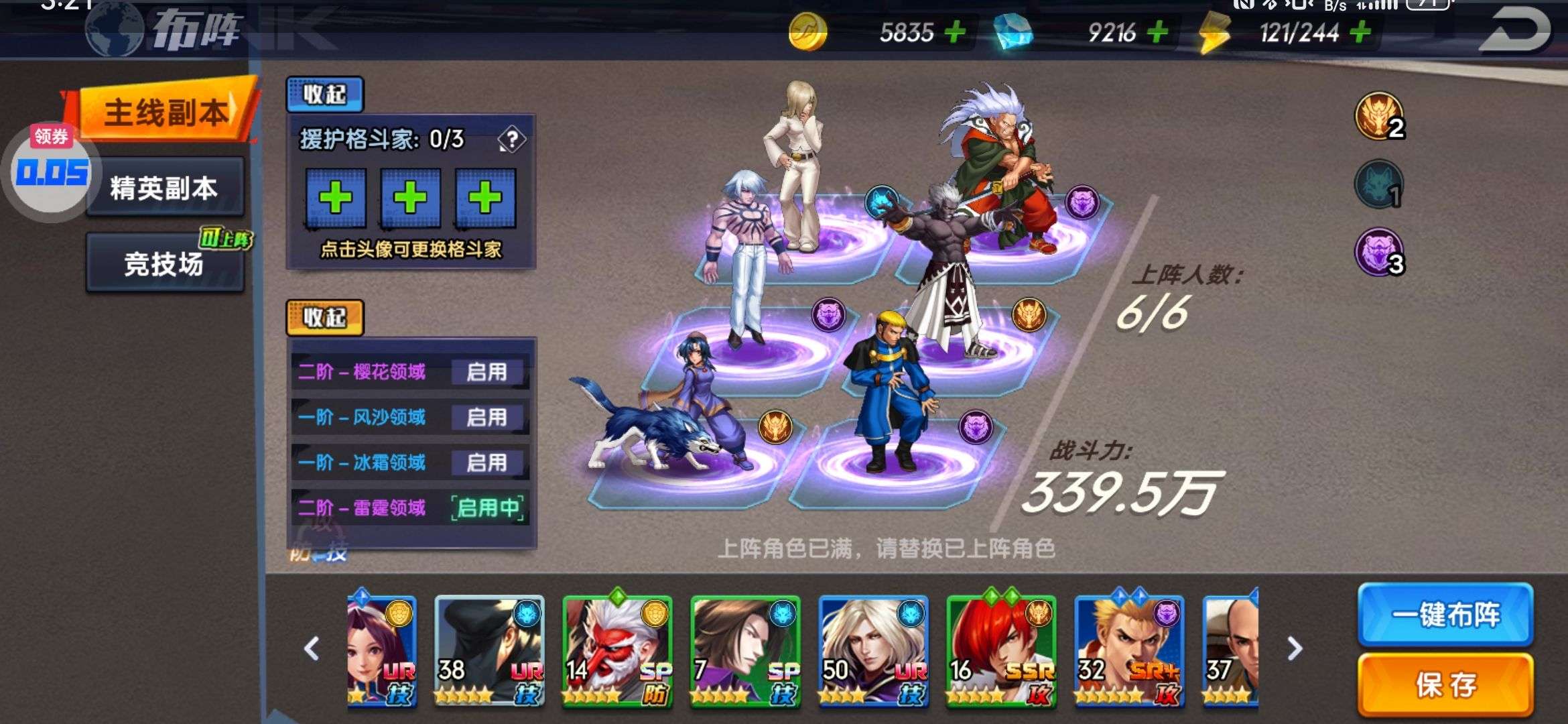1568x724 pixels.
Task: Add gold coins with the plus button
Action: tap(955, 32)
